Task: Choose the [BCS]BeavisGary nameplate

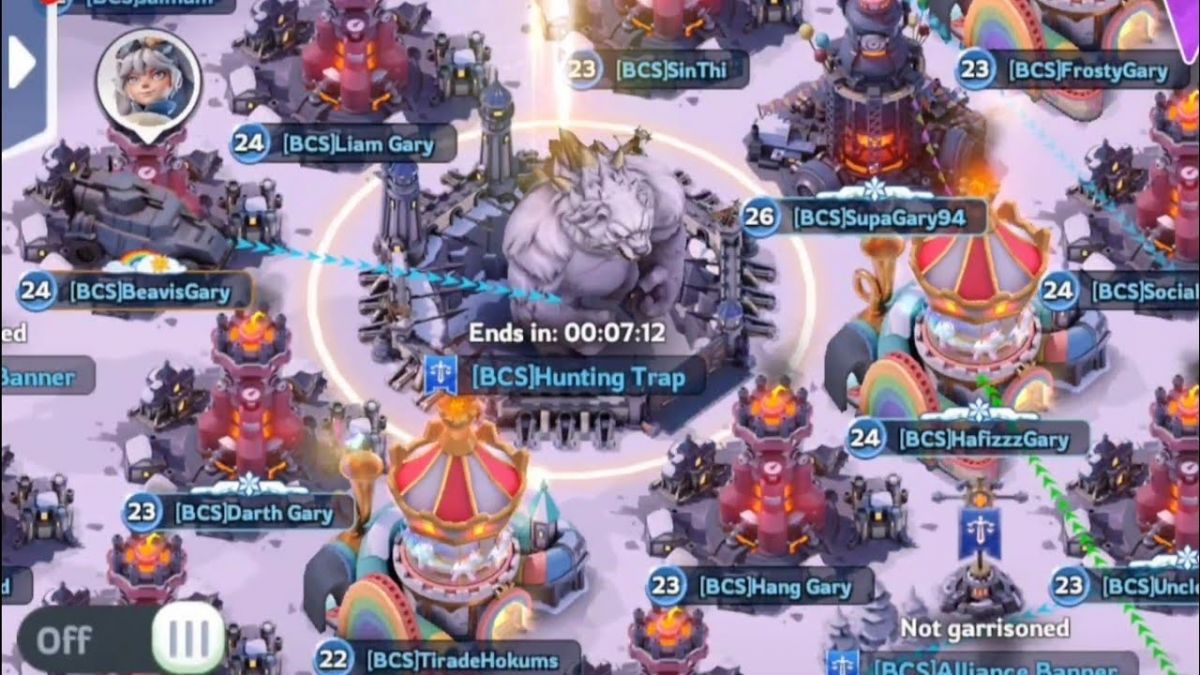Action: tap(136, 292)
